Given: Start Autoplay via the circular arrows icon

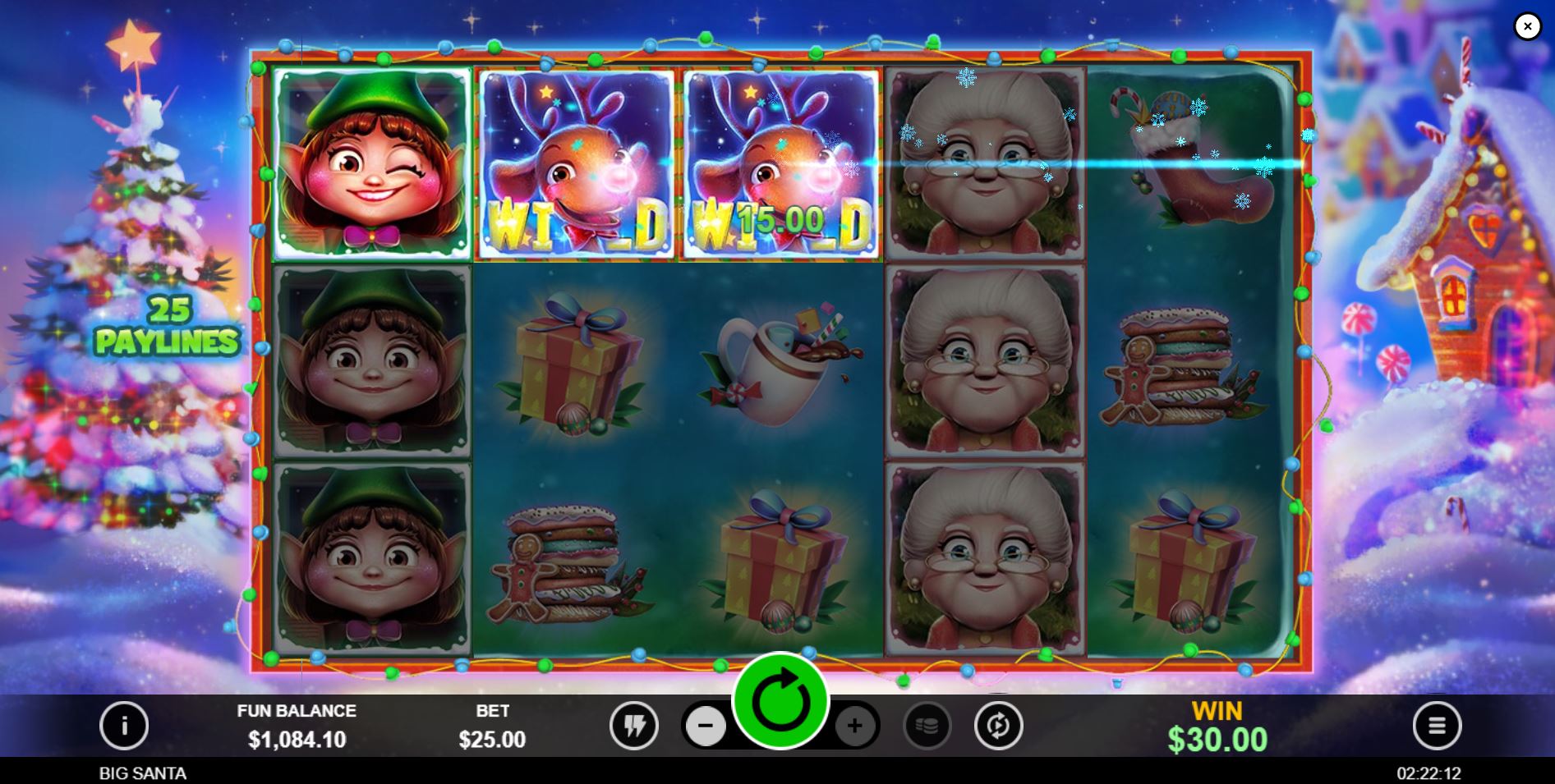Looking at the screenshot, I should 999,726.
